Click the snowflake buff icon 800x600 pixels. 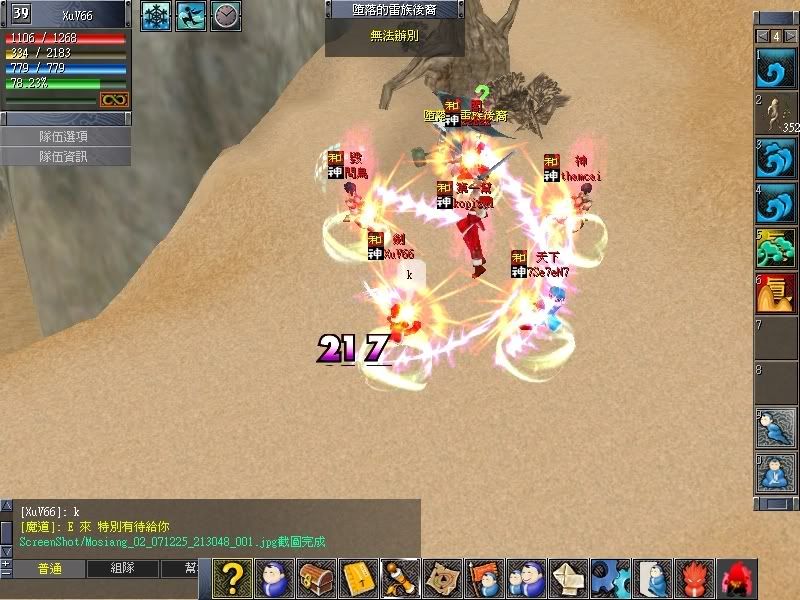pyautogui.click(x=155, y=15)
